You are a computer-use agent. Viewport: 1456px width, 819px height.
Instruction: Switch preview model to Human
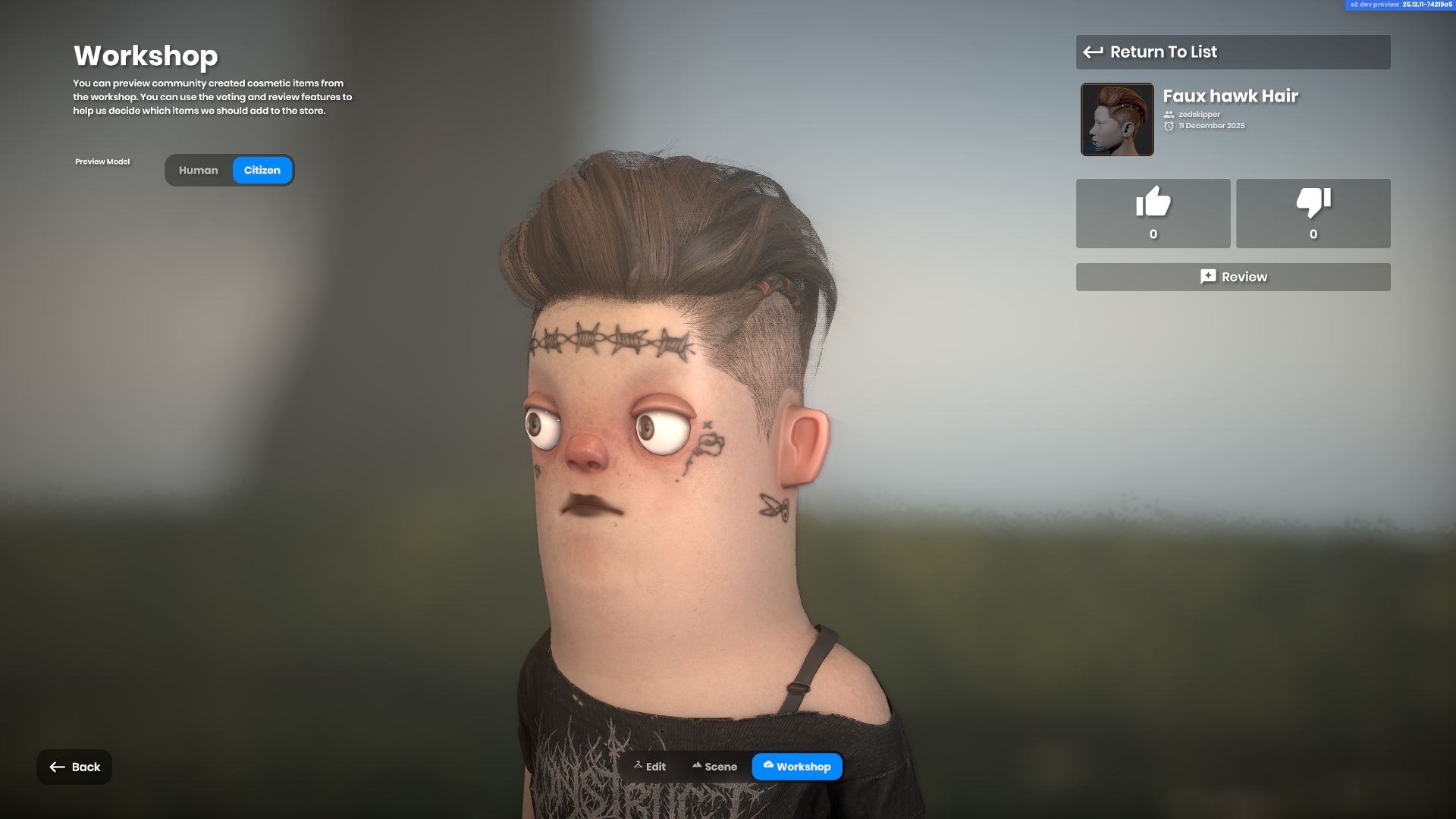(198, 171)
